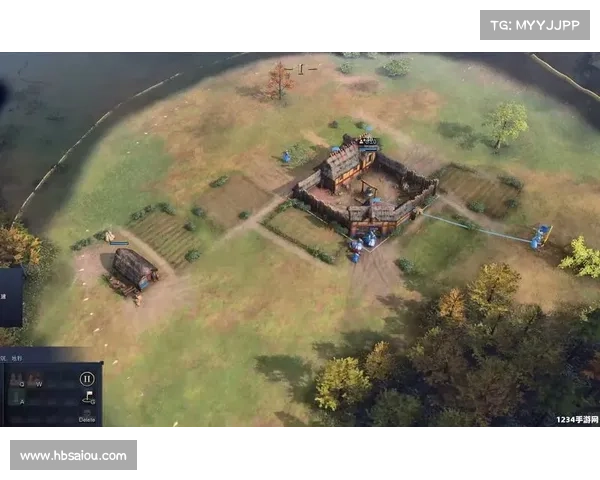Delete the selected building
This screenshot has width=600, height=480.
click(87, 420)
